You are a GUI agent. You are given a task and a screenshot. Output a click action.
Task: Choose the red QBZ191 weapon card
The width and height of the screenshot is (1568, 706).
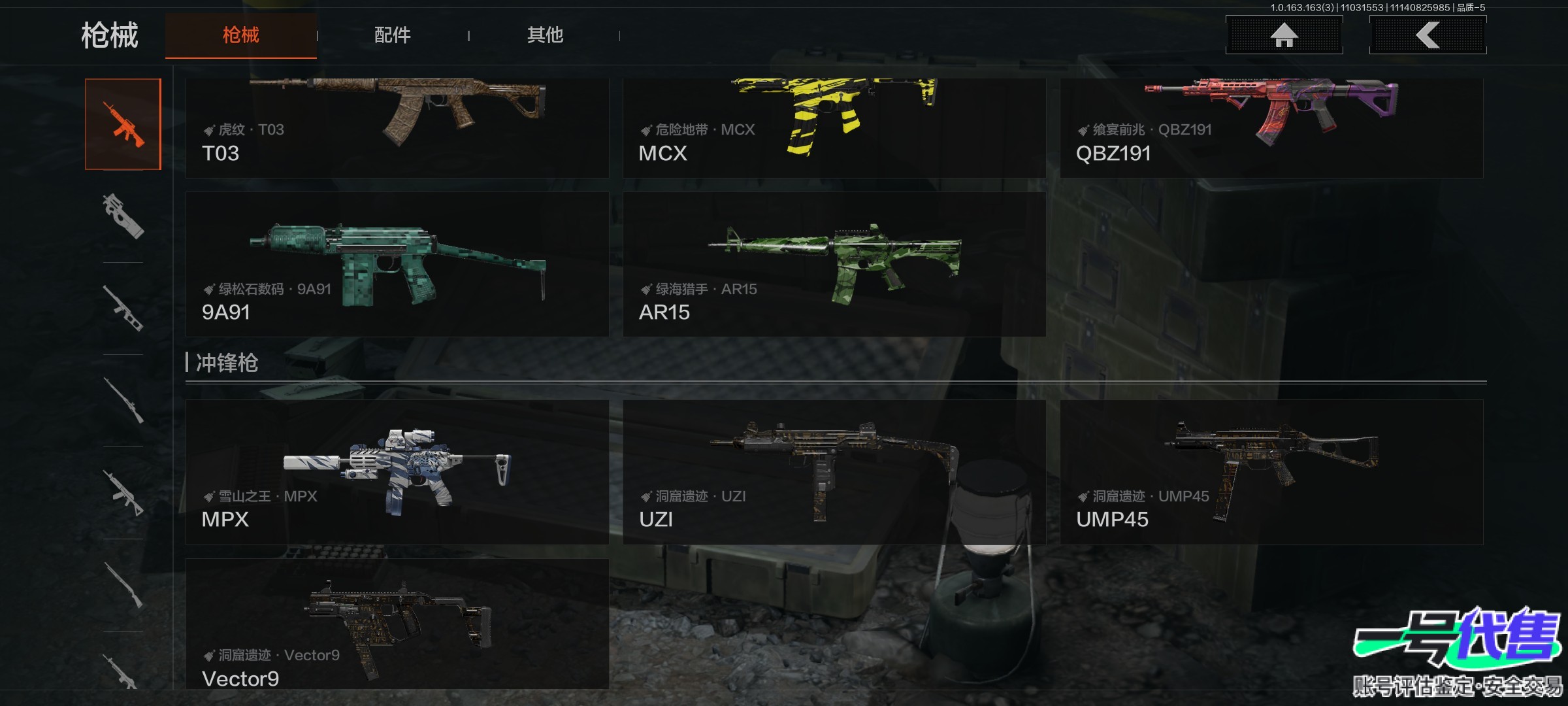click(x=1271, y=128)
